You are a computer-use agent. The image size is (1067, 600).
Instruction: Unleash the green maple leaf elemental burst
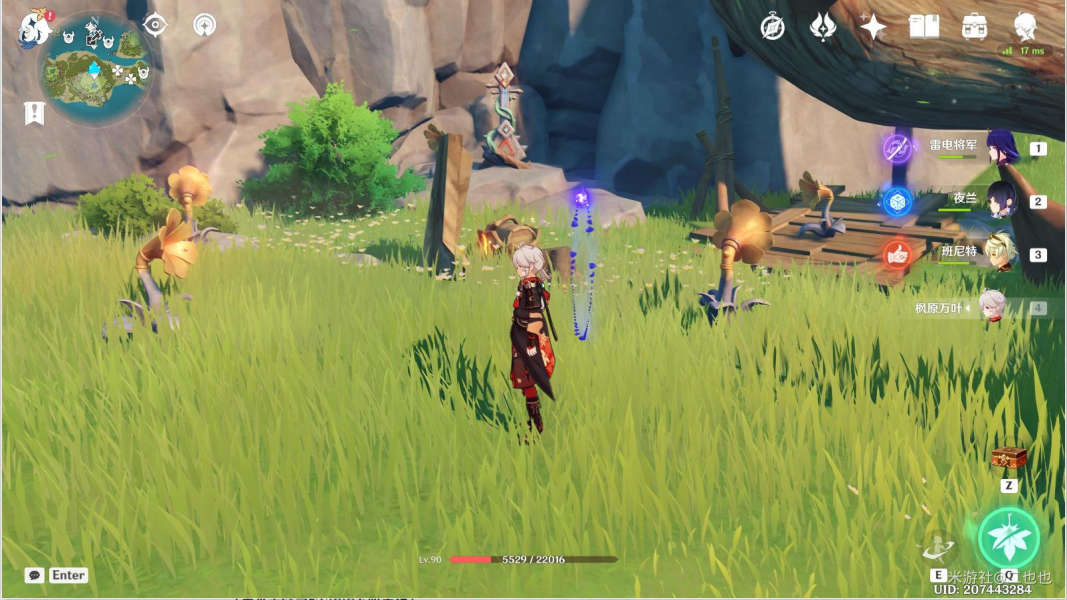[1008, 537]
